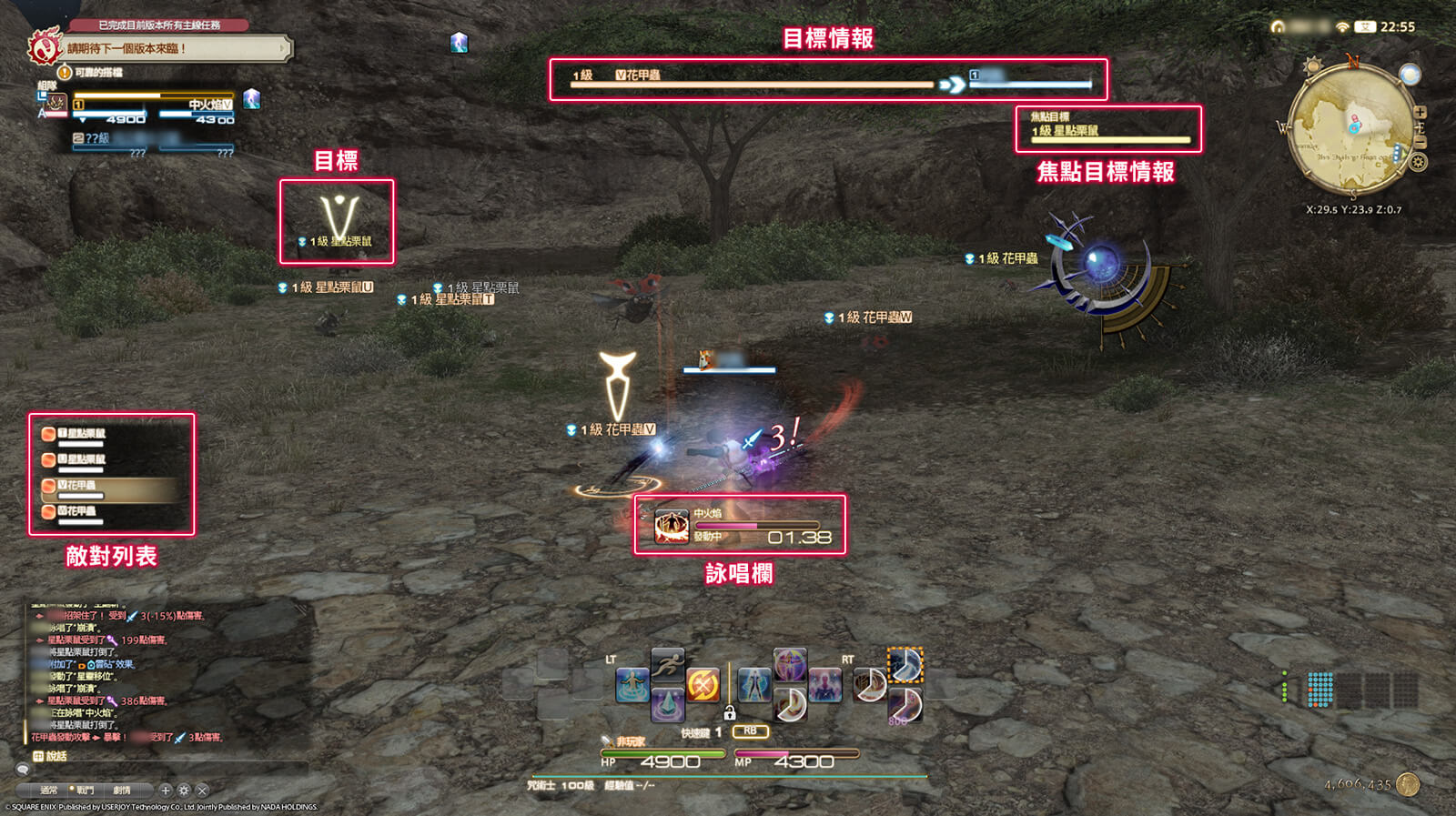Close the chat log with X
1456x816 pixels.
203,791
